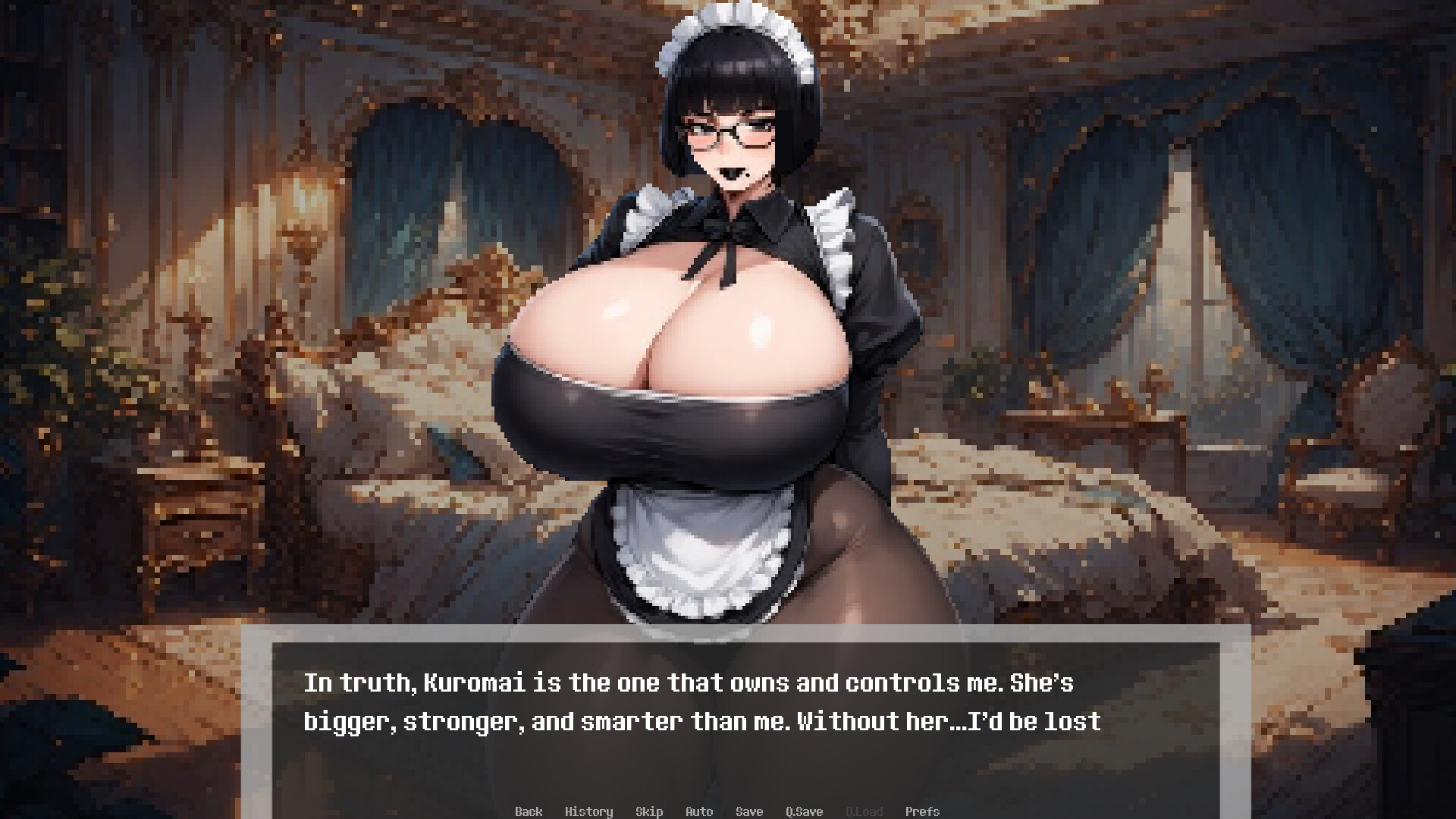Toggle Auto-play mode
Viewport: 1456px width, 819px height.
click(x=699, y=811)
